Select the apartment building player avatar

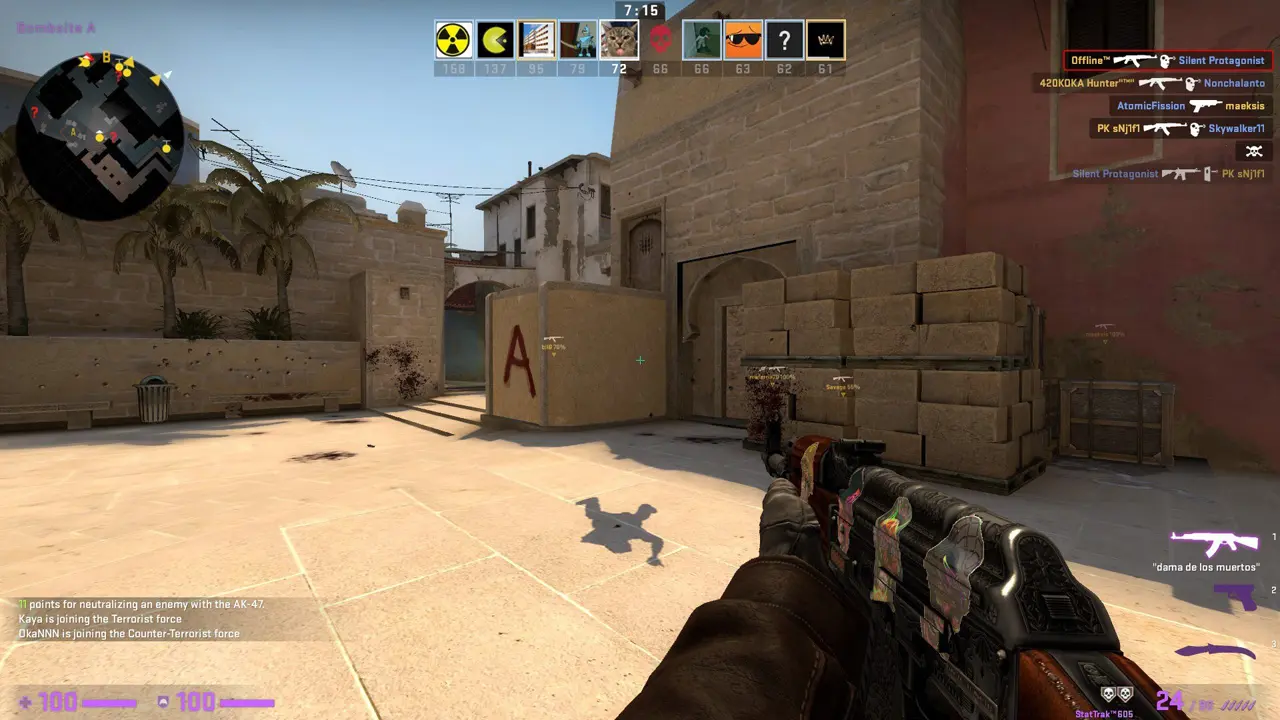(537, 40)
